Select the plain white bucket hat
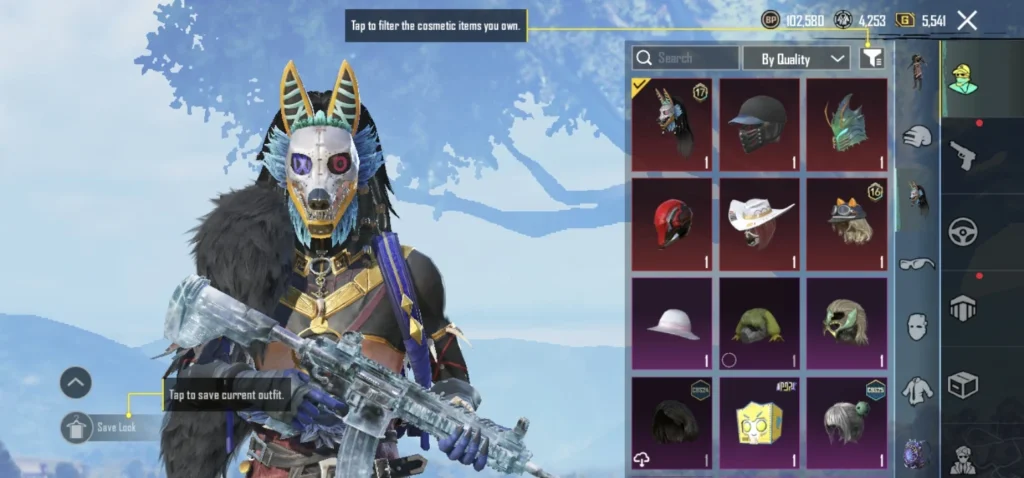This screenshot has height=478, width=1024. point(671,323)
